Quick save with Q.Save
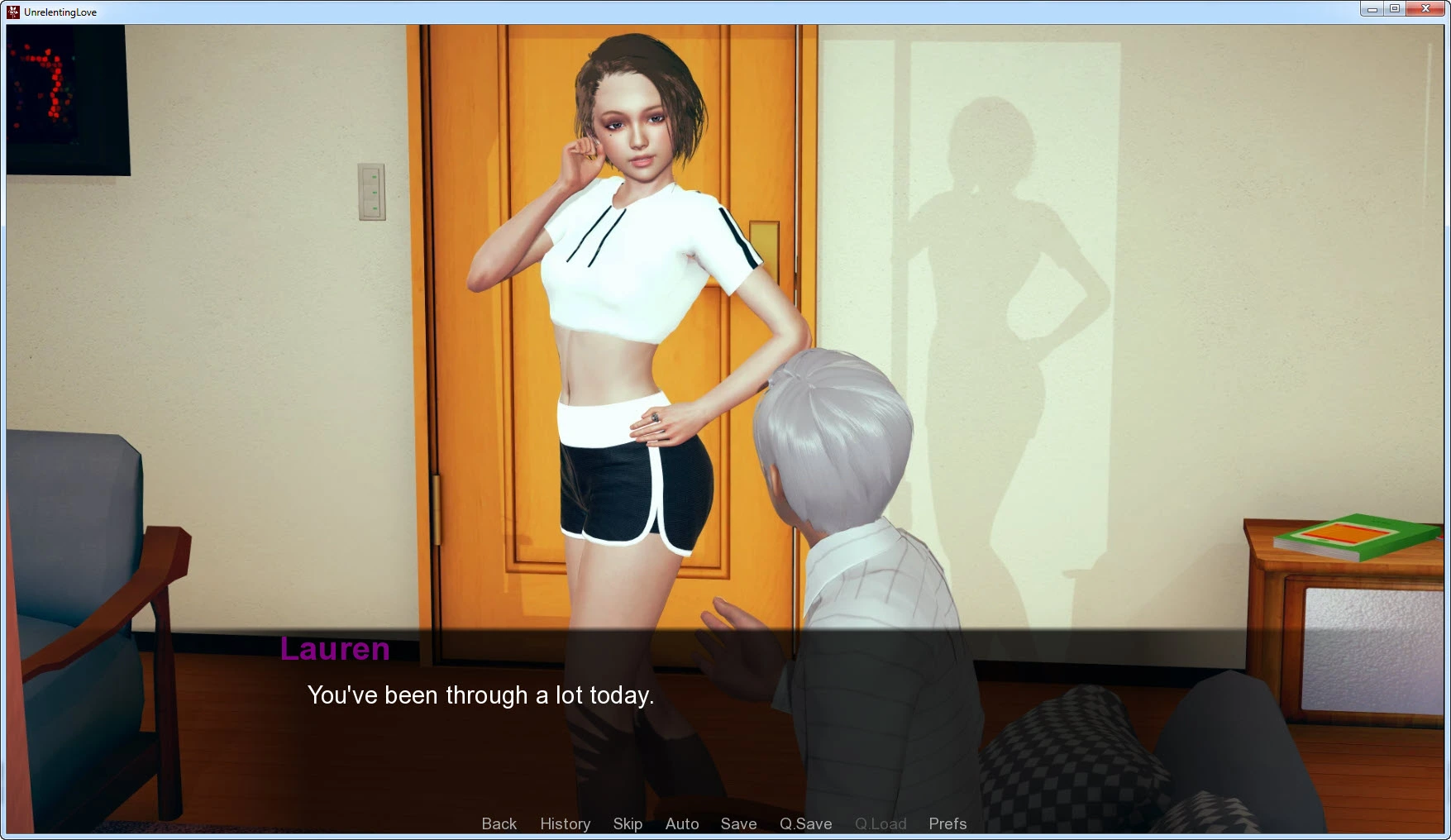The width and height of the screenshot is (1451, 840). 805,823
